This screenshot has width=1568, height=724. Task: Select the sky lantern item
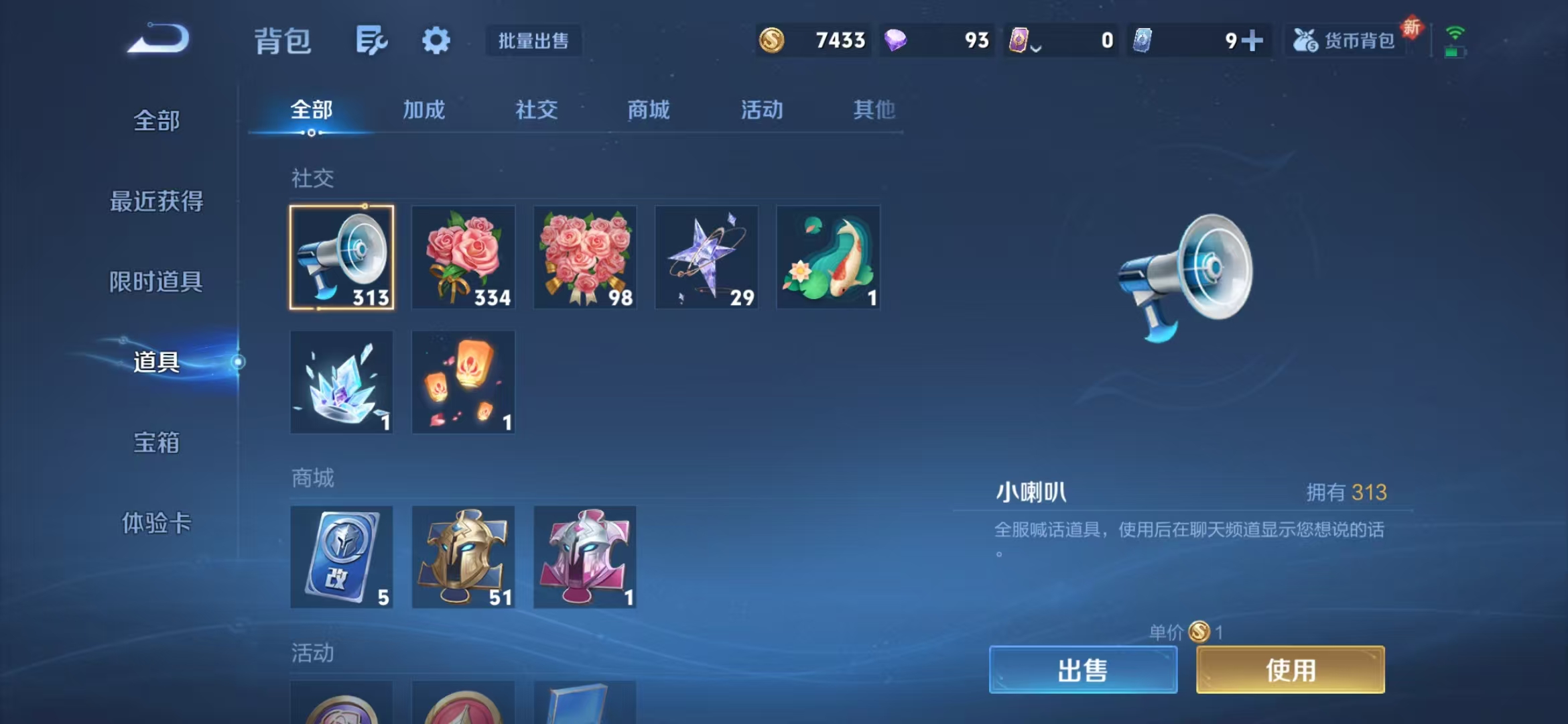463,382
